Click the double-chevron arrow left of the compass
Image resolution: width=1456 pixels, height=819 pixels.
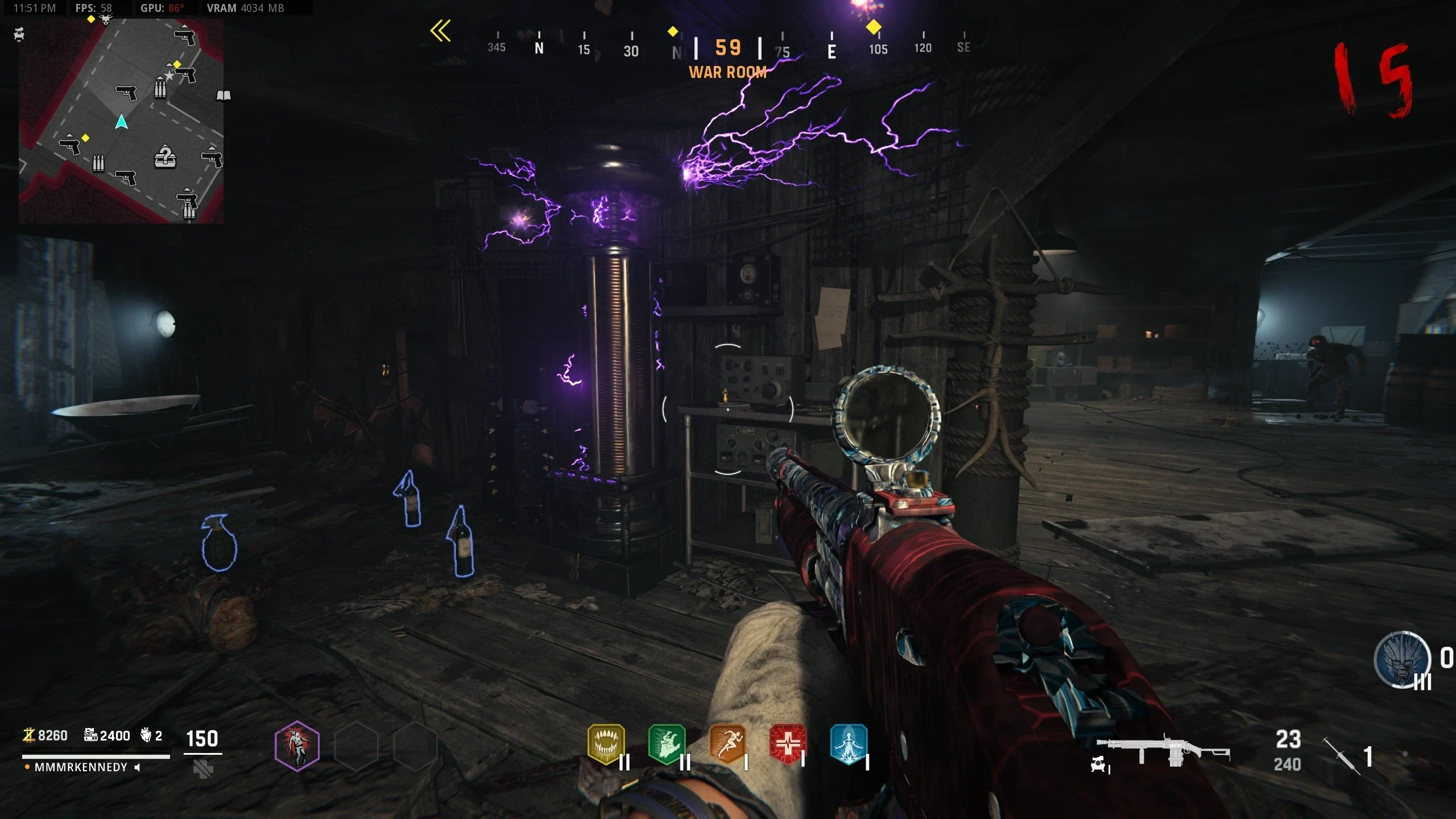[x=441, y=31]
